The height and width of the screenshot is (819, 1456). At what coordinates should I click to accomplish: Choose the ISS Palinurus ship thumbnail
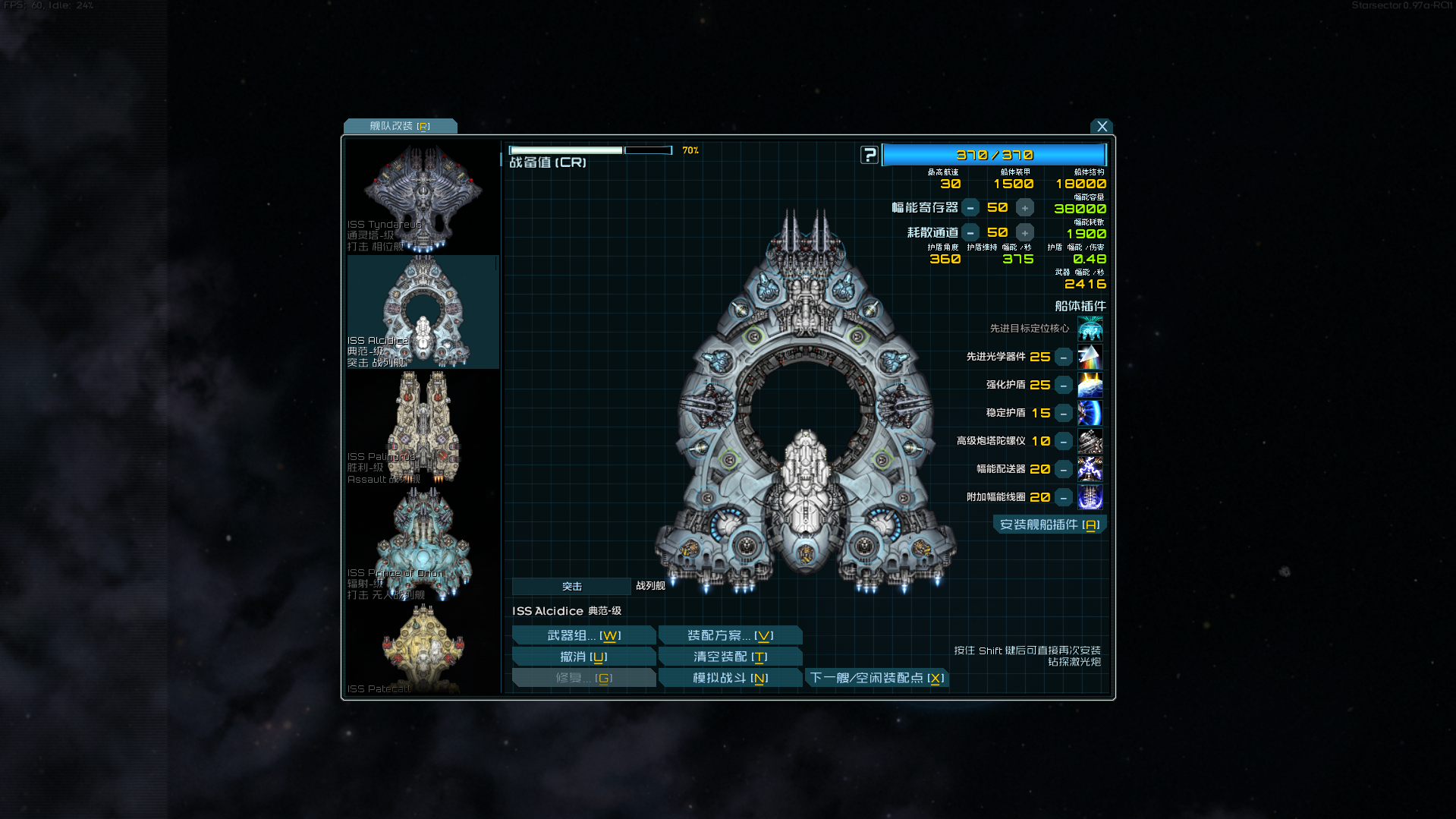point(423,427)
